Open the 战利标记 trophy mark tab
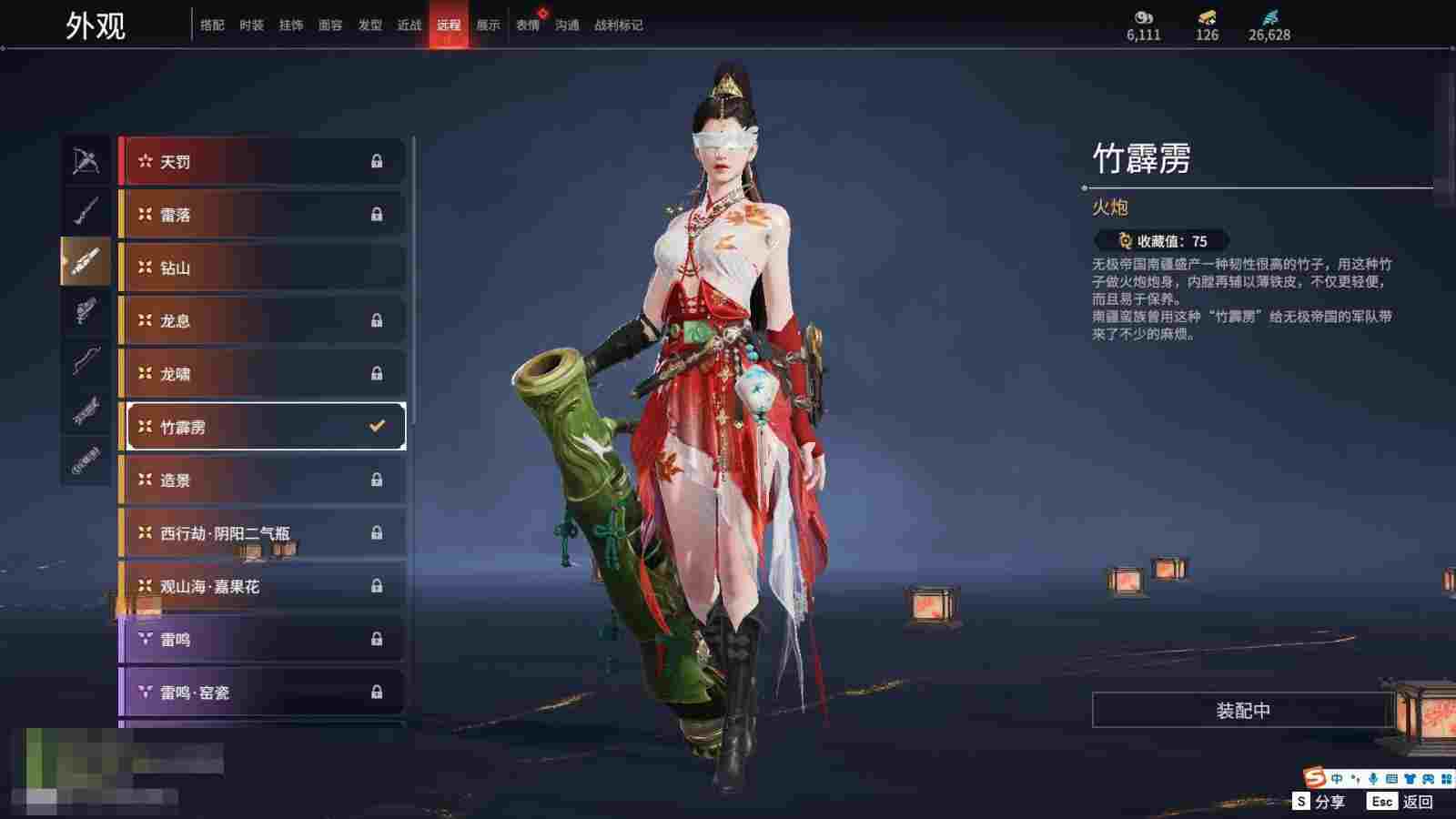The image size is (1456, 819). pyautogui.click(x=619, y=25)
